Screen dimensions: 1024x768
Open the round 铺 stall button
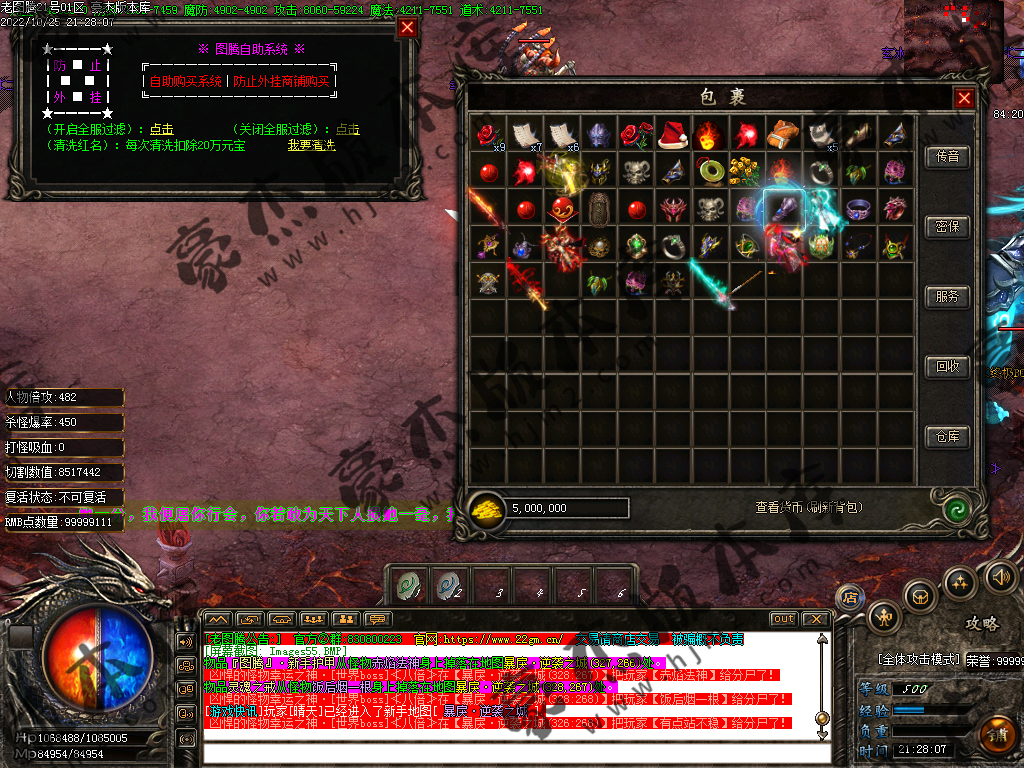996,733
